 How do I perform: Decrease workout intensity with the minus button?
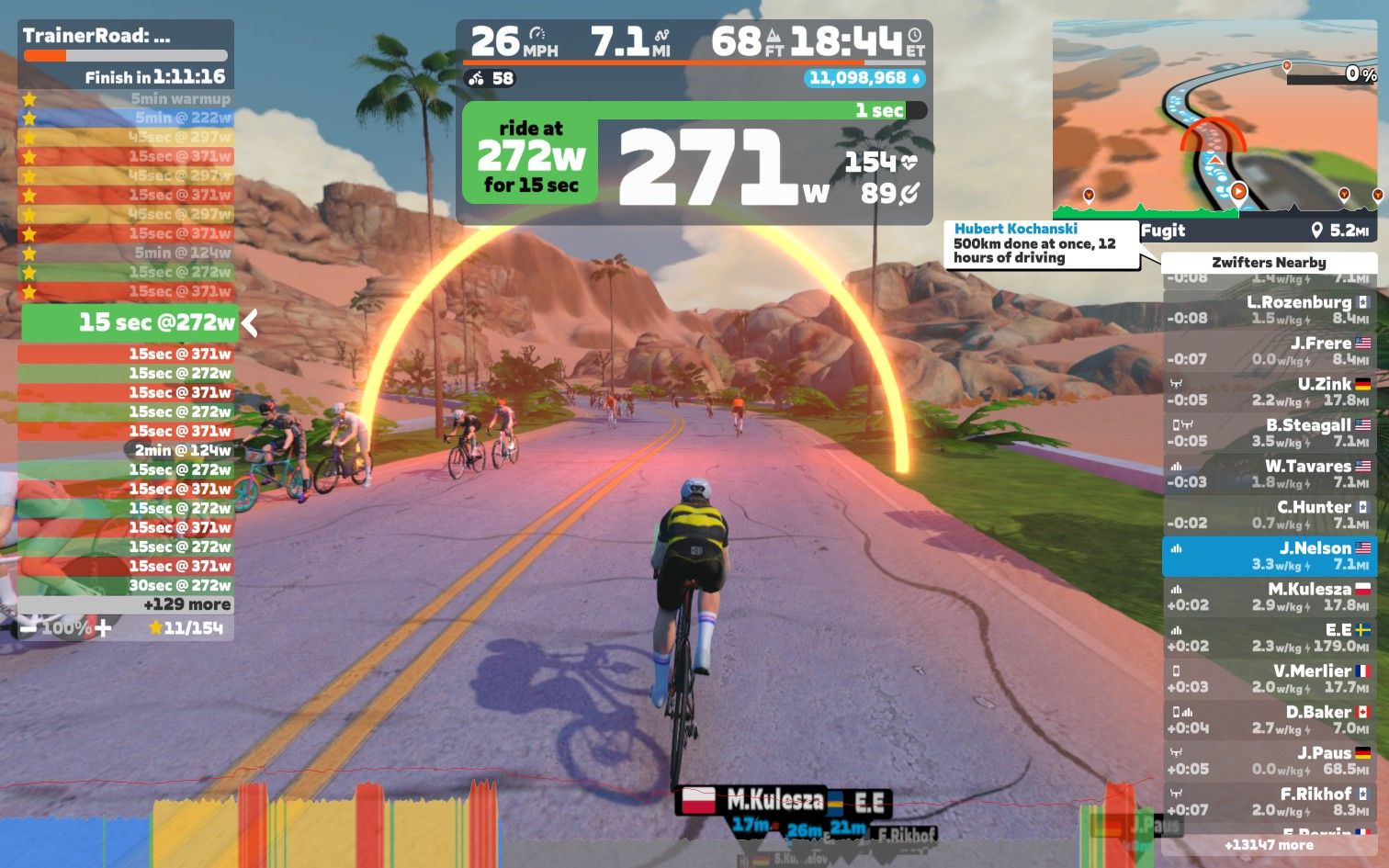[28, 628]
